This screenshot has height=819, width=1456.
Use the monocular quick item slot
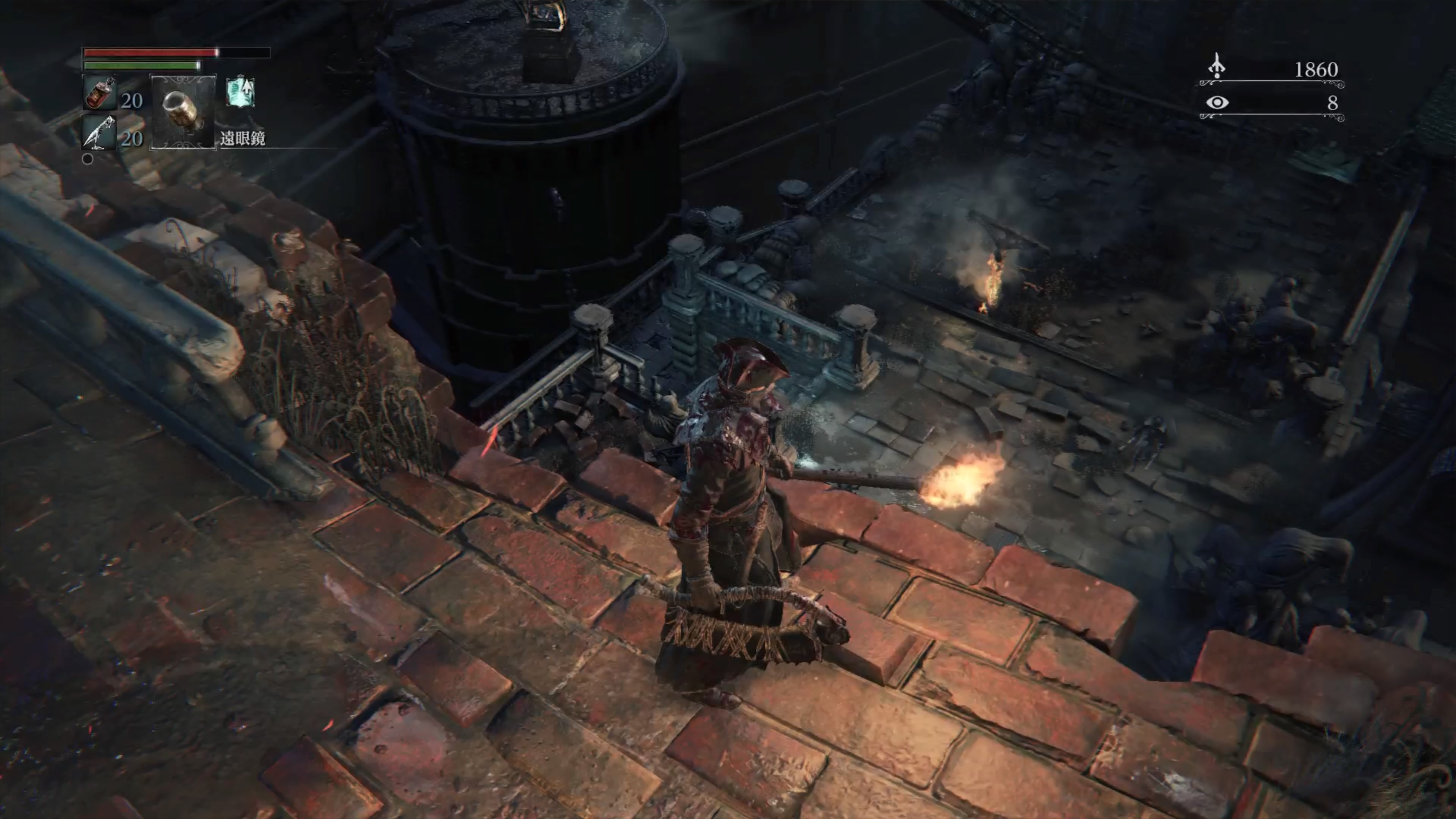click(182, 112)
